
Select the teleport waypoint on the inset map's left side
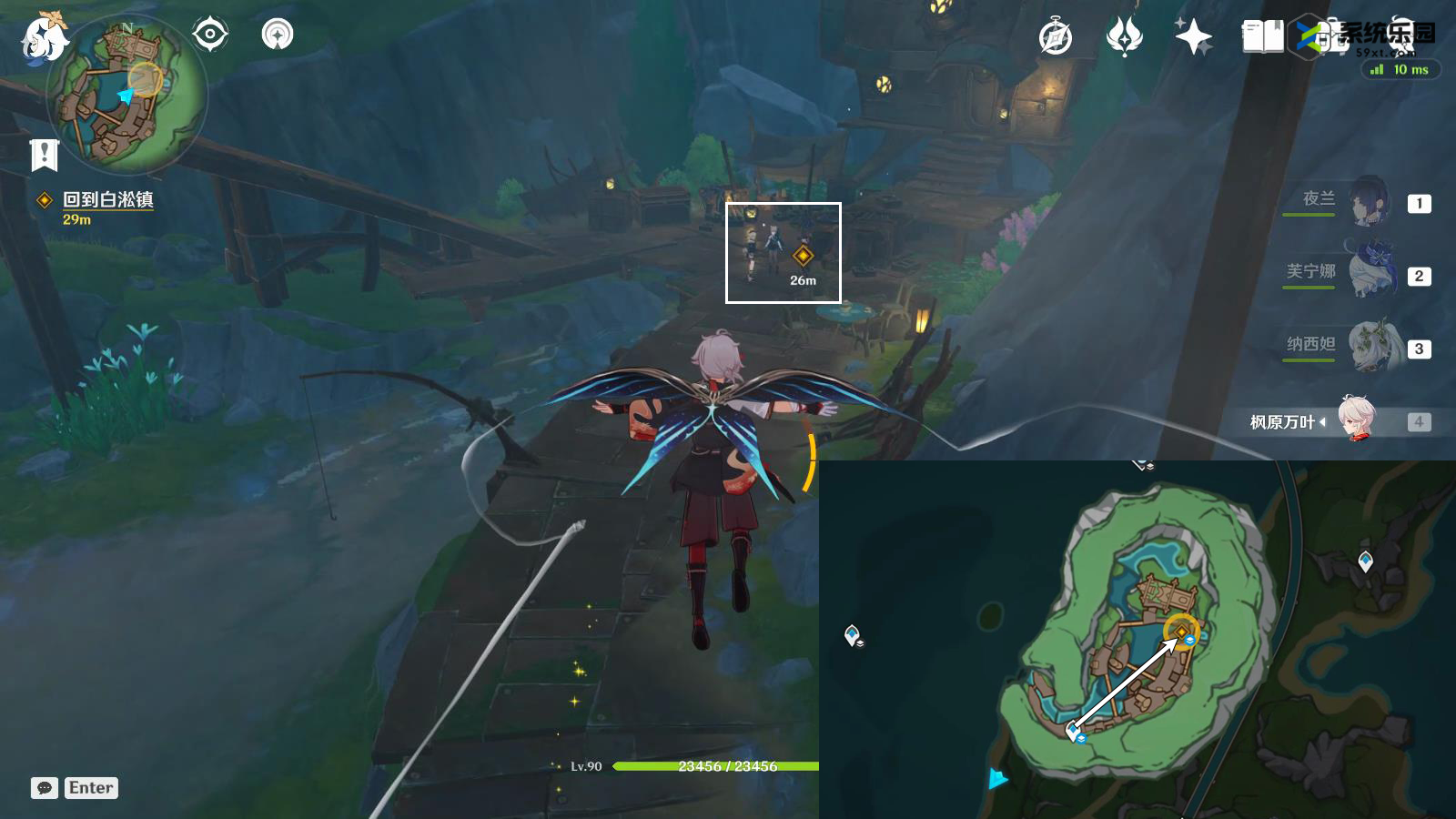click(852, 633)
